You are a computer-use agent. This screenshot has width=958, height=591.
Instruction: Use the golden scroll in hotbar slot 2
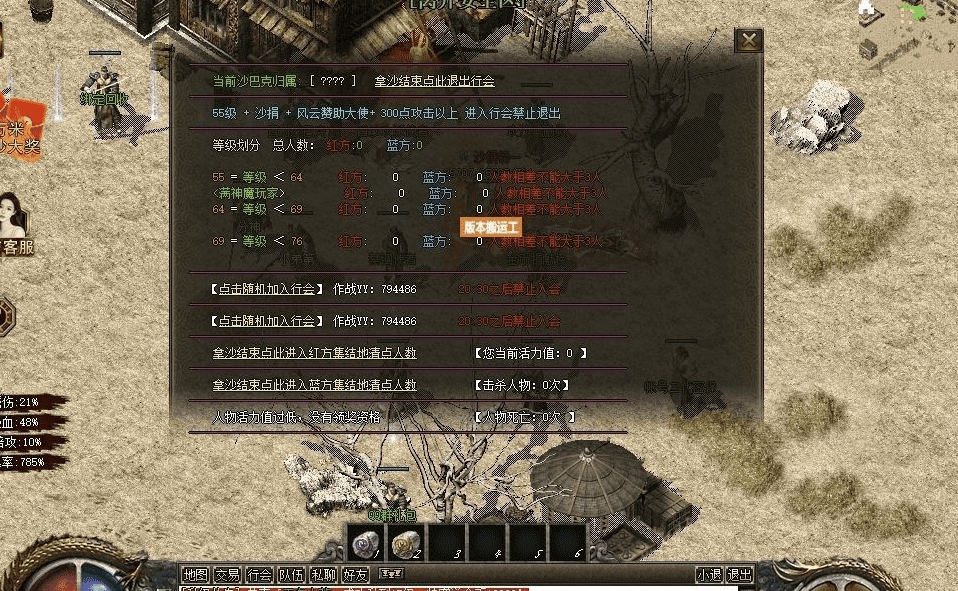[405, 544]
